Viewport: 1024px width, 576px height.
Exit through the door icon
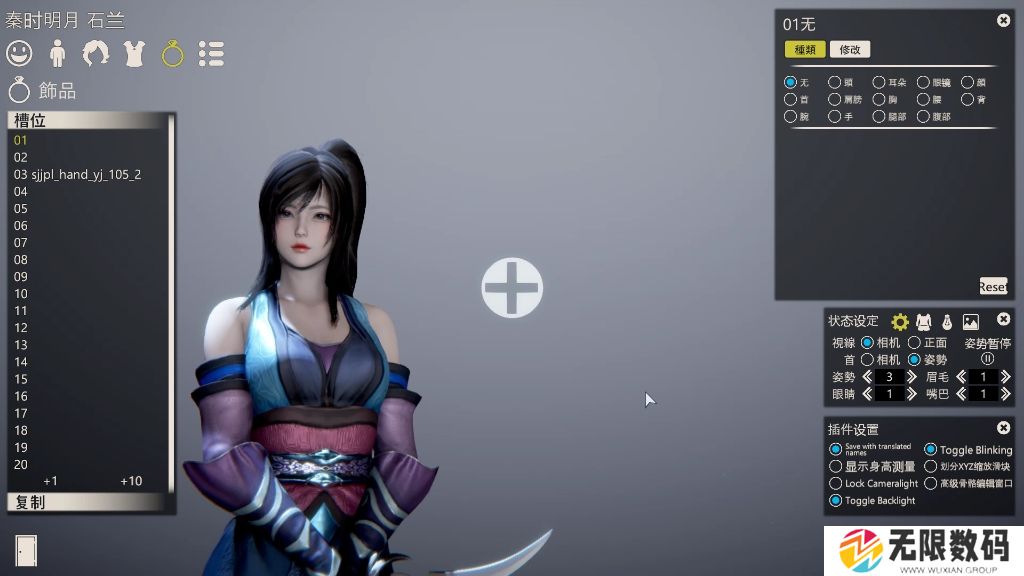tap(26, 550)
